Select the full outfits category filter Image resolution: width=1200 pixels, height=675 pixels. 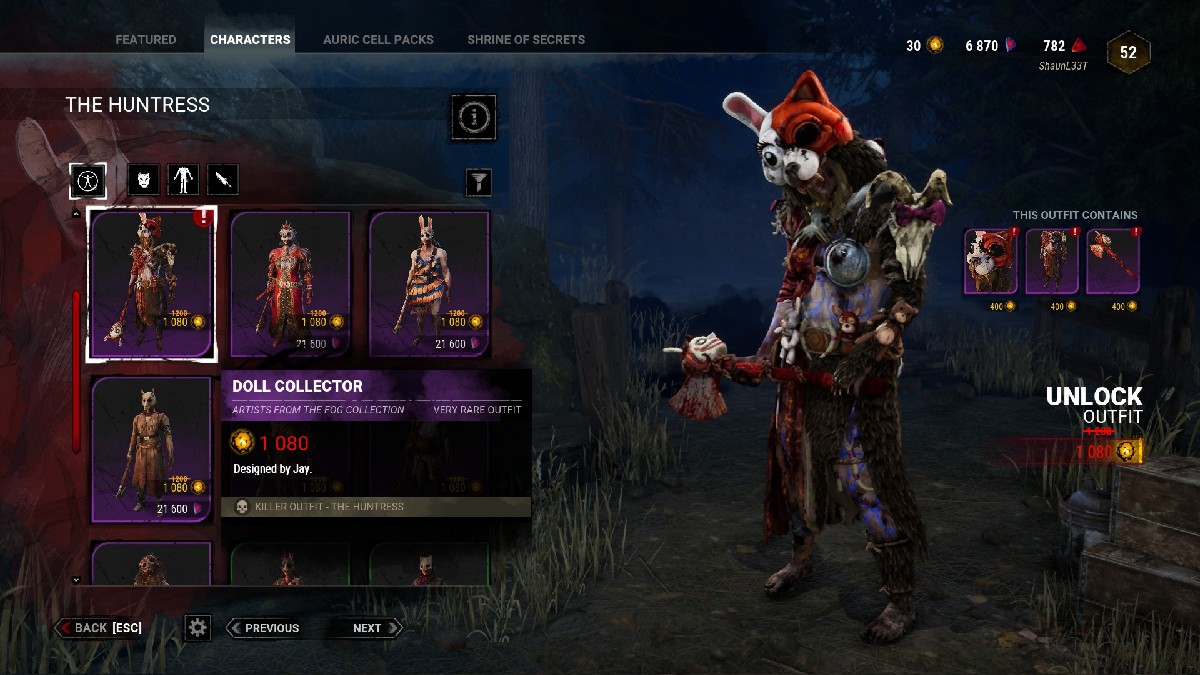click(x=88, y=180)
